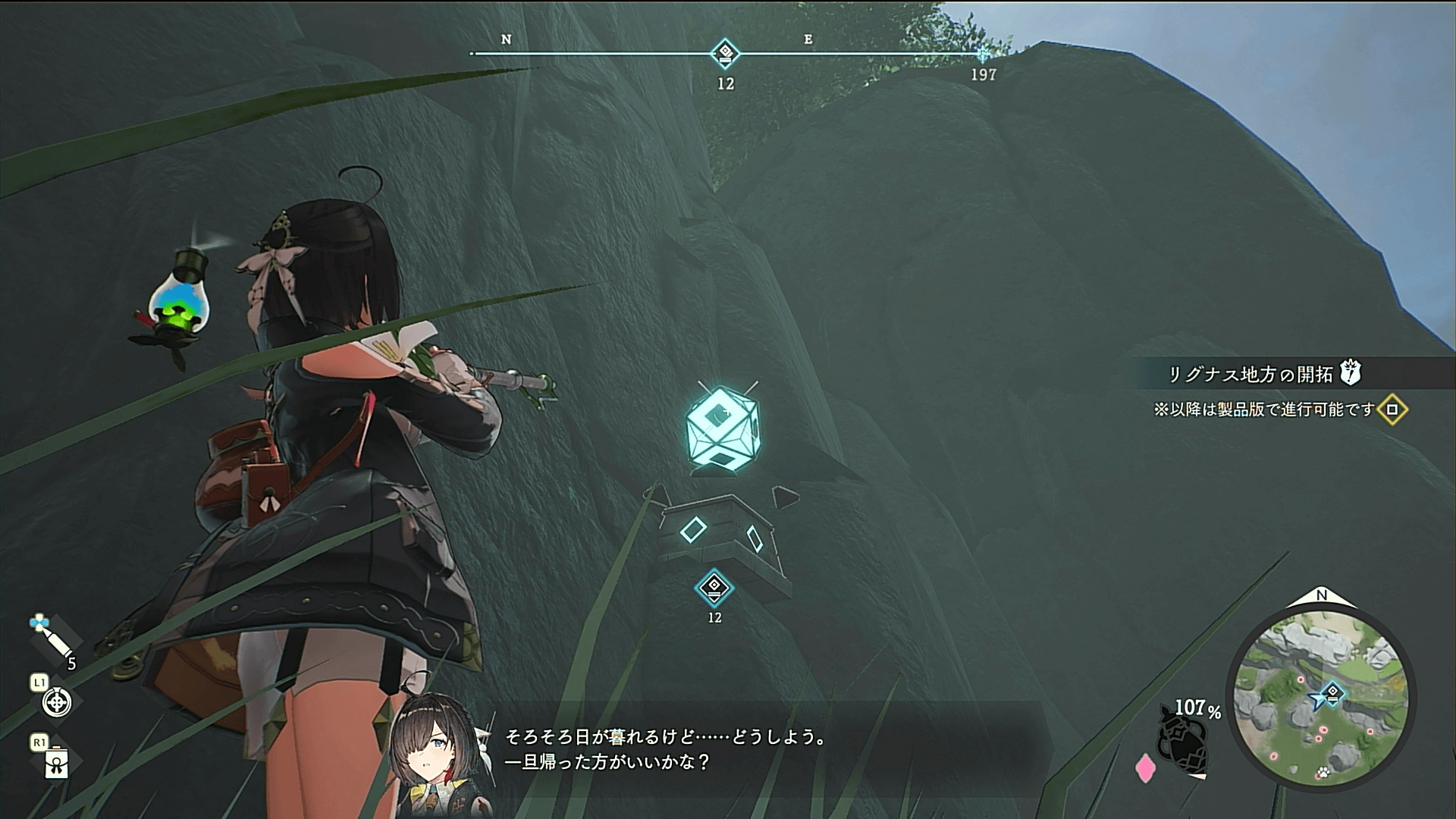This screenshot has height=819, width=1456.
Task: Click the compass marker showing distance 12
Action: 725,53
